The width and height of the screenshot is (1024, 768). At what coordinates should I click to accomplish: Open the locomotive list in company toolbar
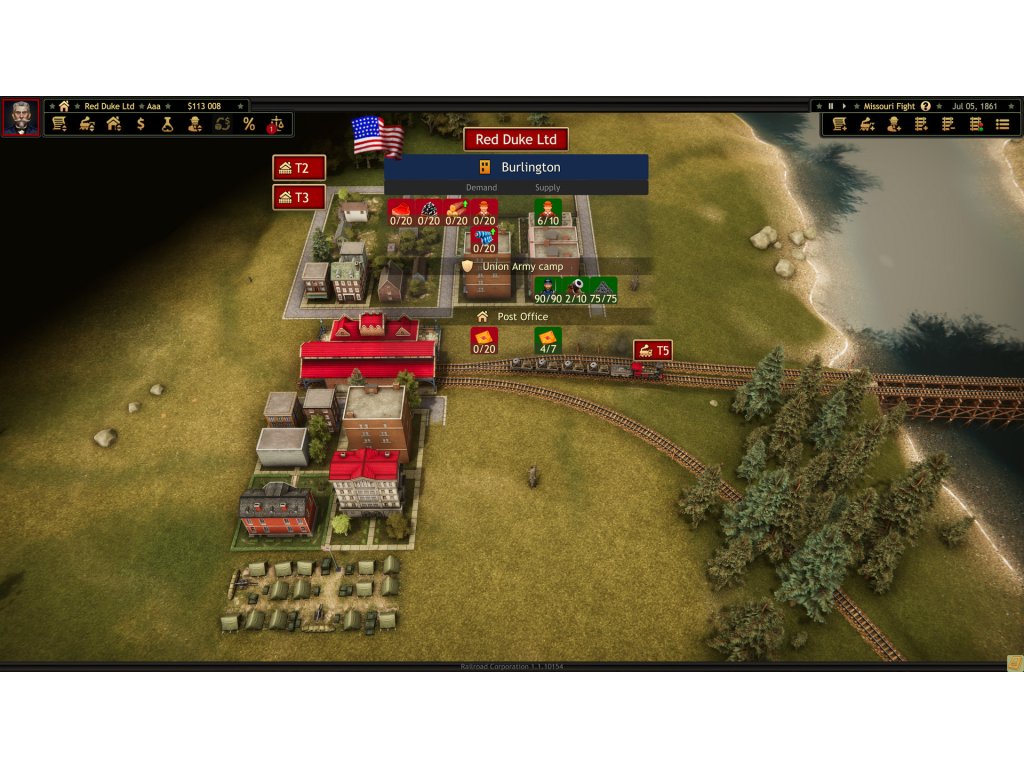click(87, 124)
